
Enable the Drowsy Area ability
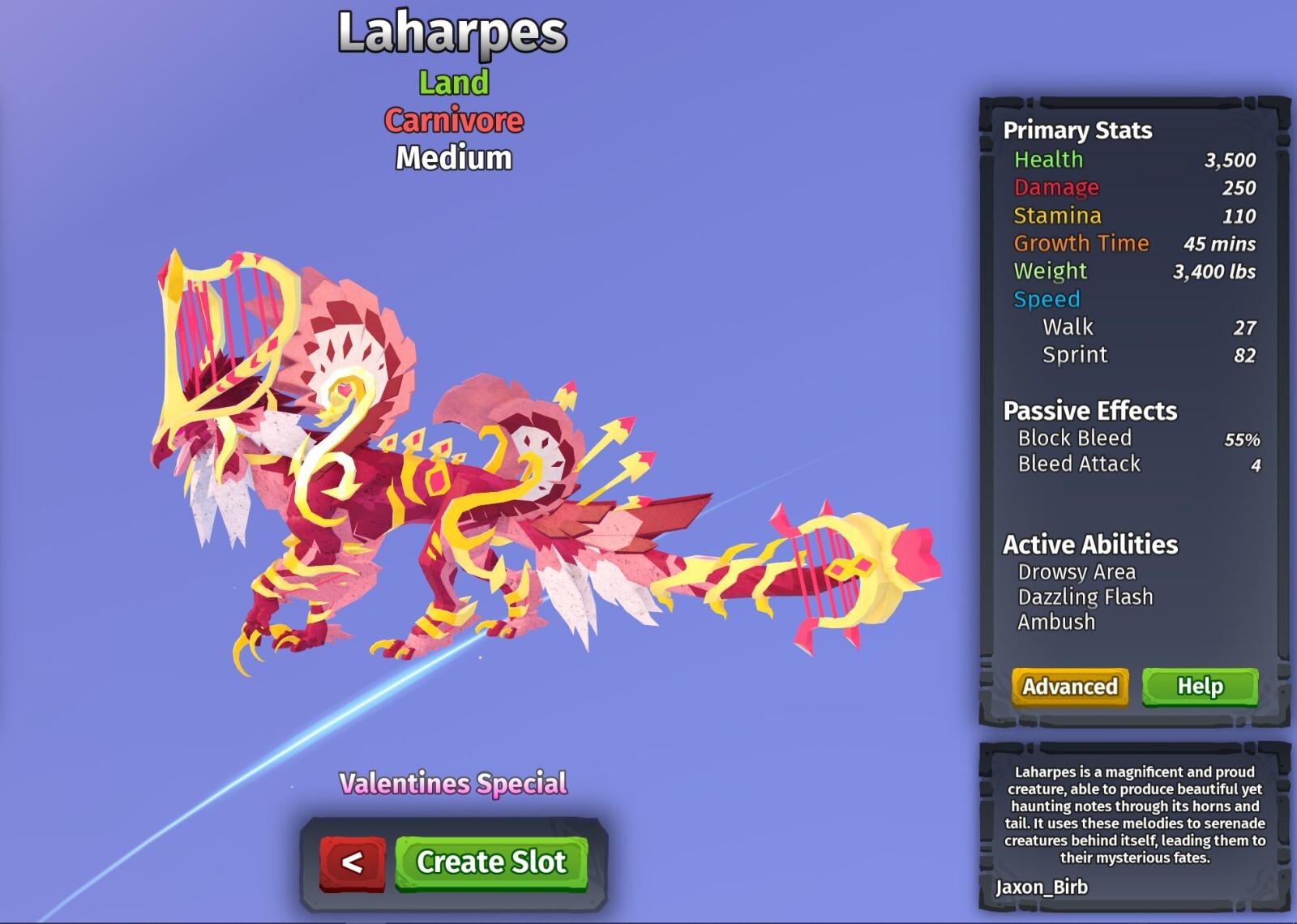point(1077,571)
